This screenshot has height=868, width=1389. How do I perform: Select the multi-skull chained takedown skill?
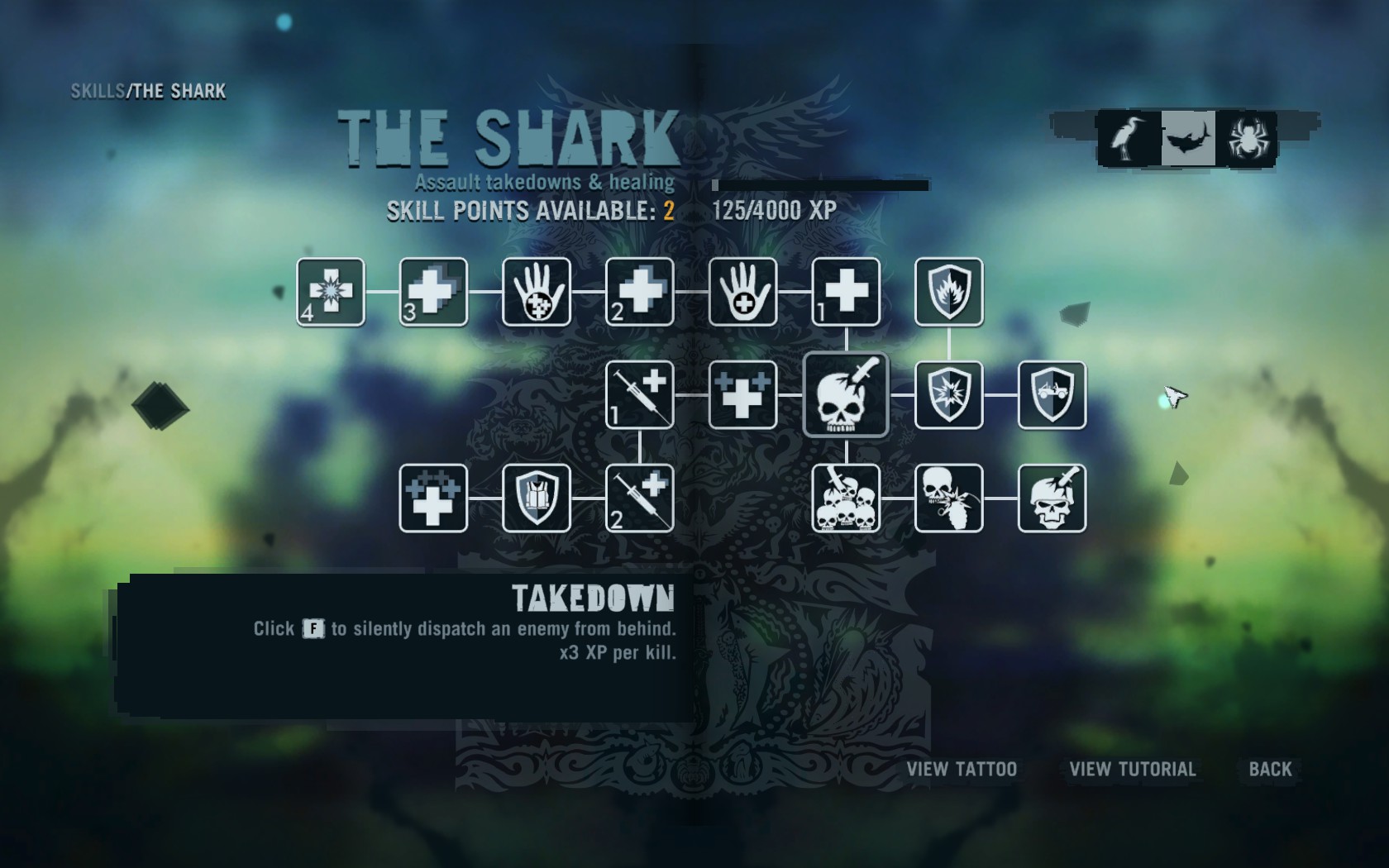click(x=845, y=499)
